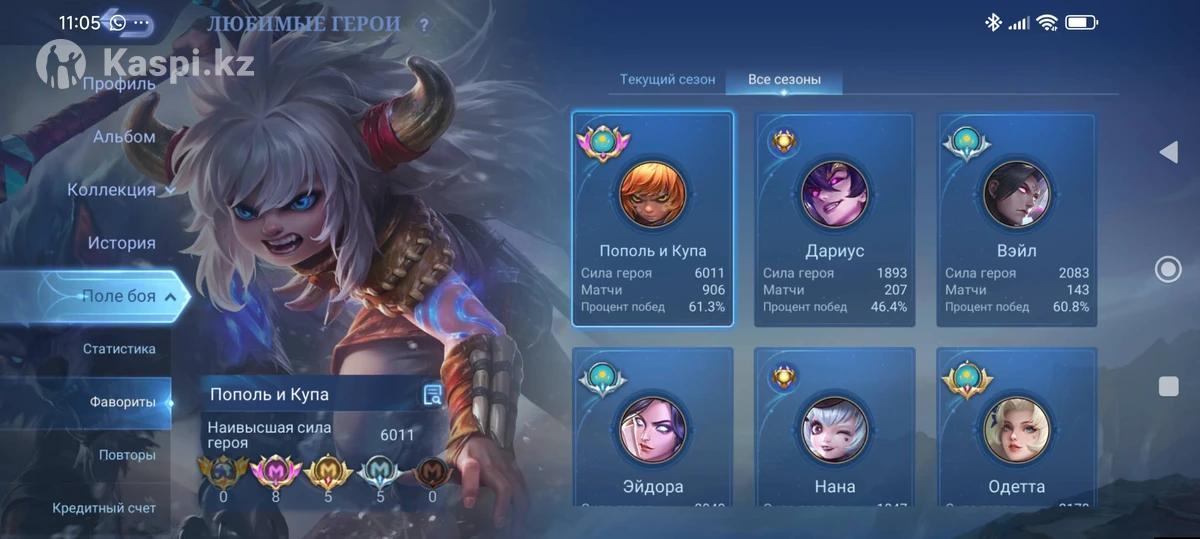The width and height of the screenshot is (1200, 539).
Task: Open hero details icon beside Пополь и Купа
Action: 432,395
